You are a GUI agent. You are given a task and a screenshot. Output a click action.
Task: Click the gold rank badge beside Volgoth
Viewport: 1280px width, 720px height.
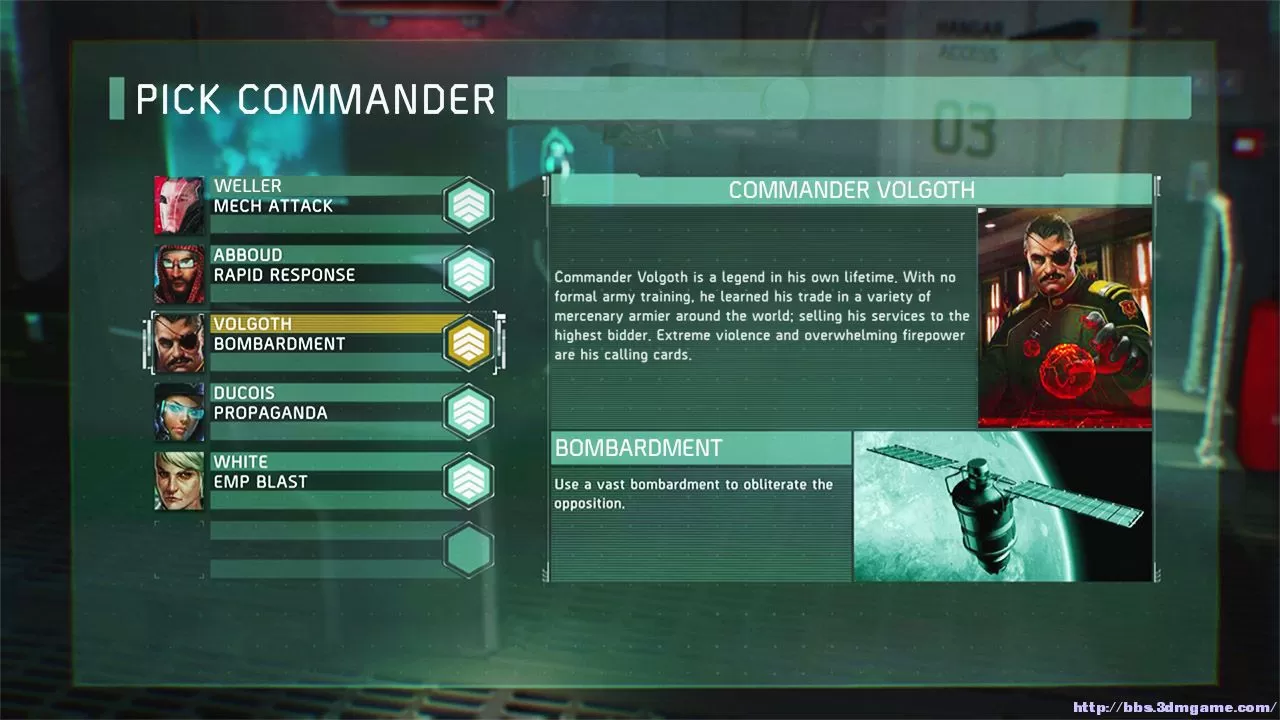point(468,343)
